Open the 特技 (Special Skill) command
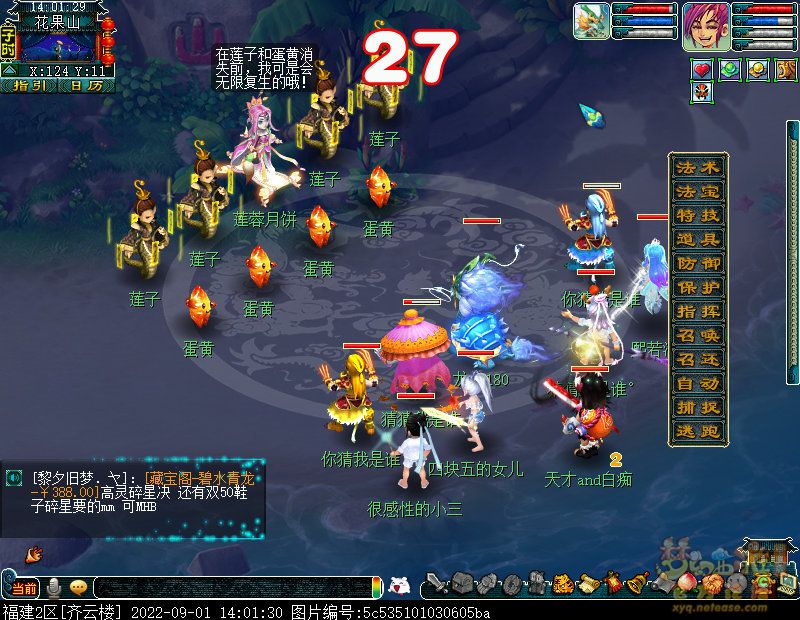Viewport: 800px width, 620px height. coord(697,215)
